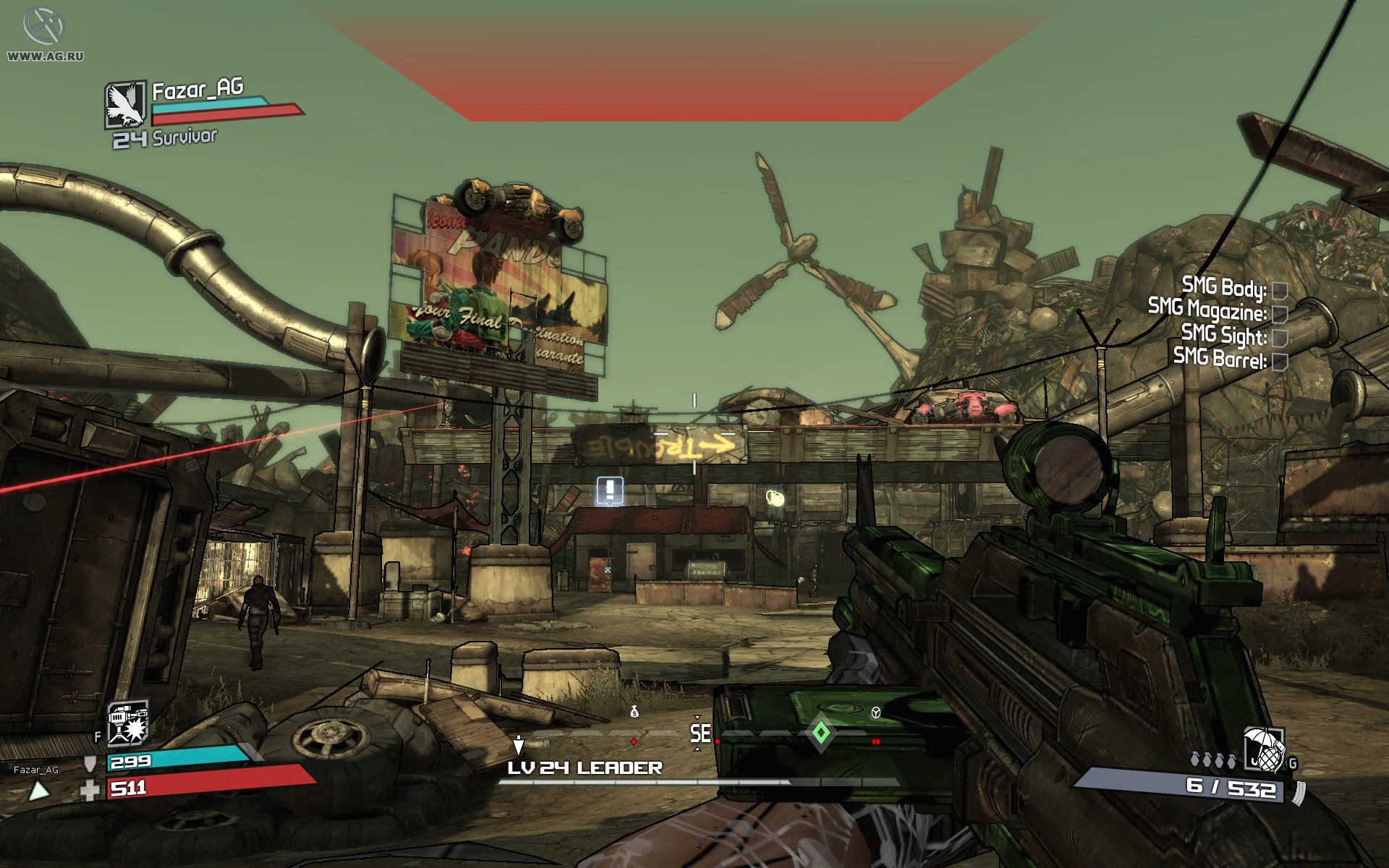The height and width of the screenshot is (868, 1389).
Task: Click the SMG Body objective checkbox
Action: [1279, 291]
